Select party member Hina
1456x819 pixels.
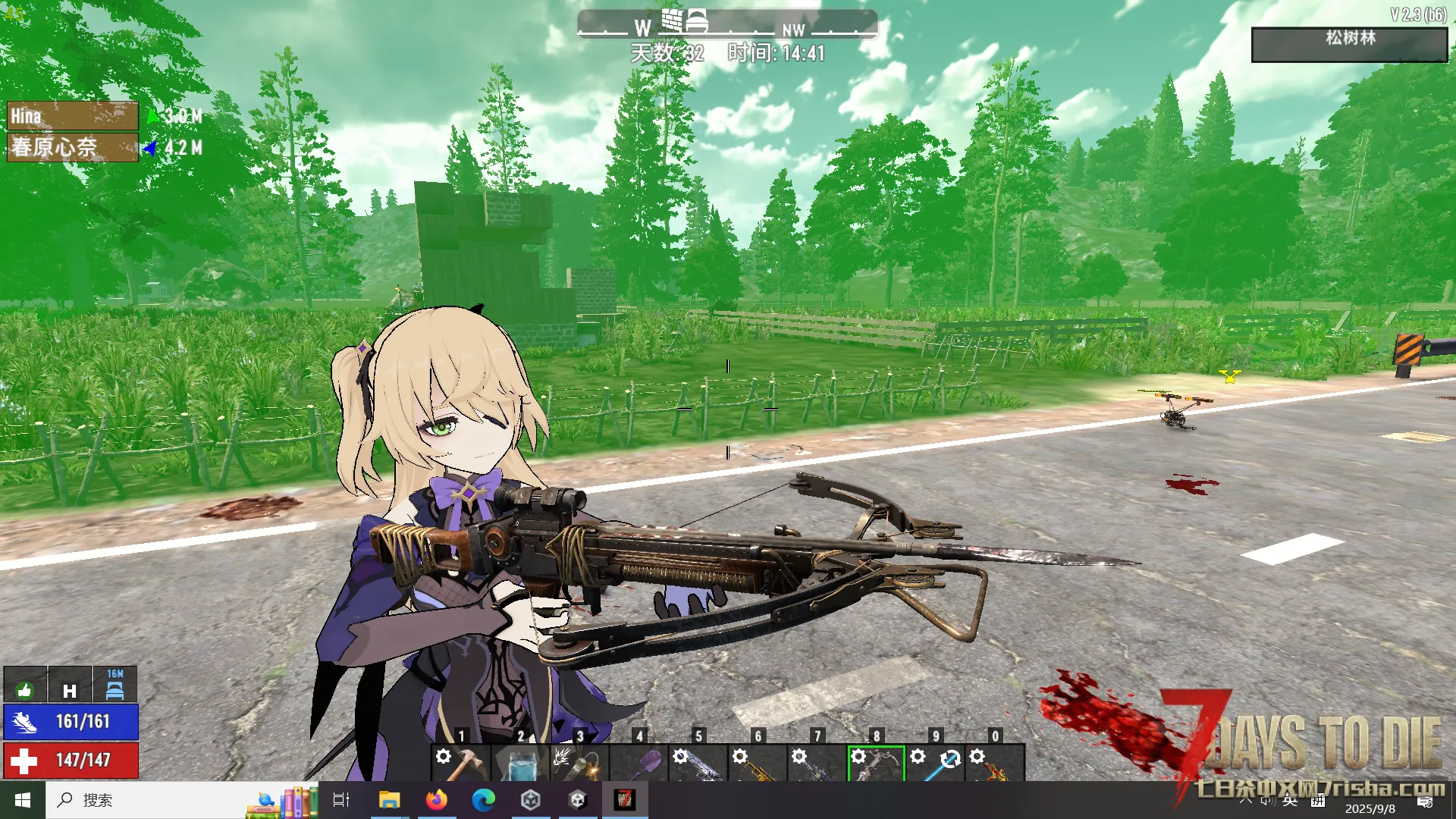pyautogui.click(x=72, y=116)
